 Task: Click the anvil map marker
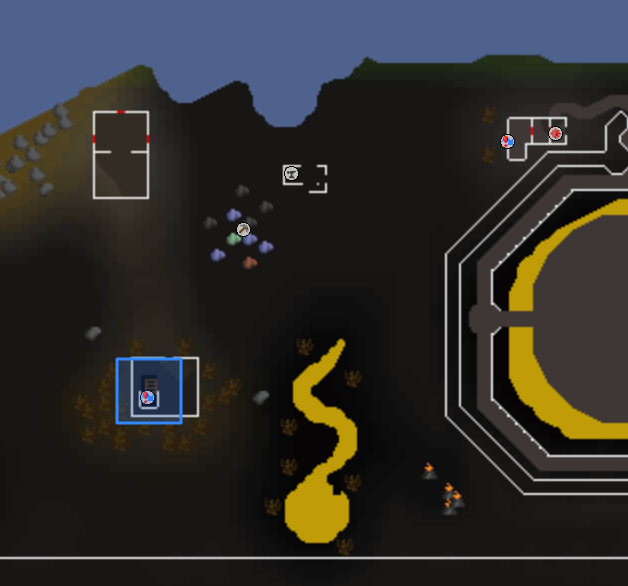pyautogui.click(x=291, y=174)
